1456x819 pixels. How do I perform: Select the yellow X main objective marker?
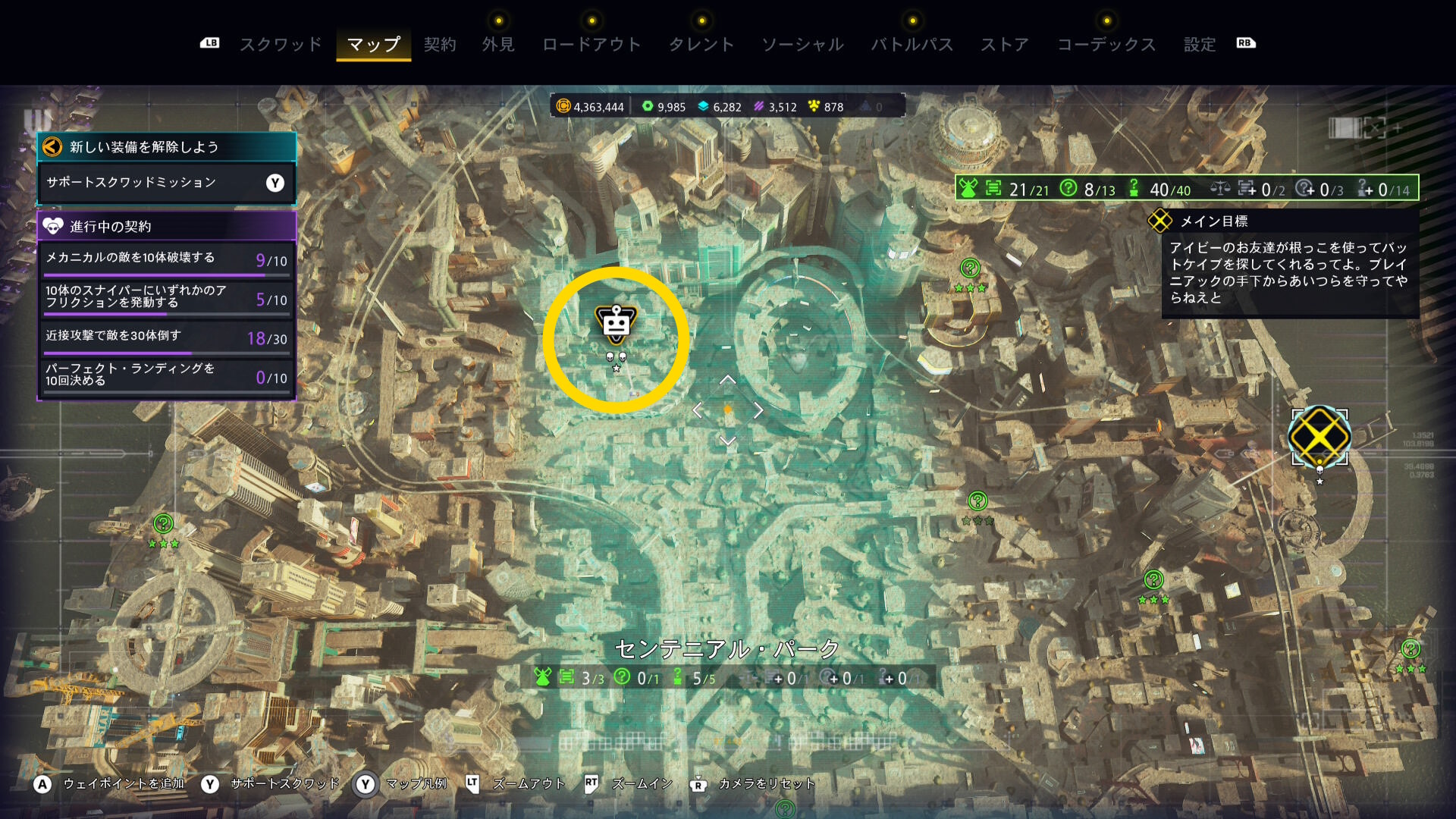click(1319, 436)
